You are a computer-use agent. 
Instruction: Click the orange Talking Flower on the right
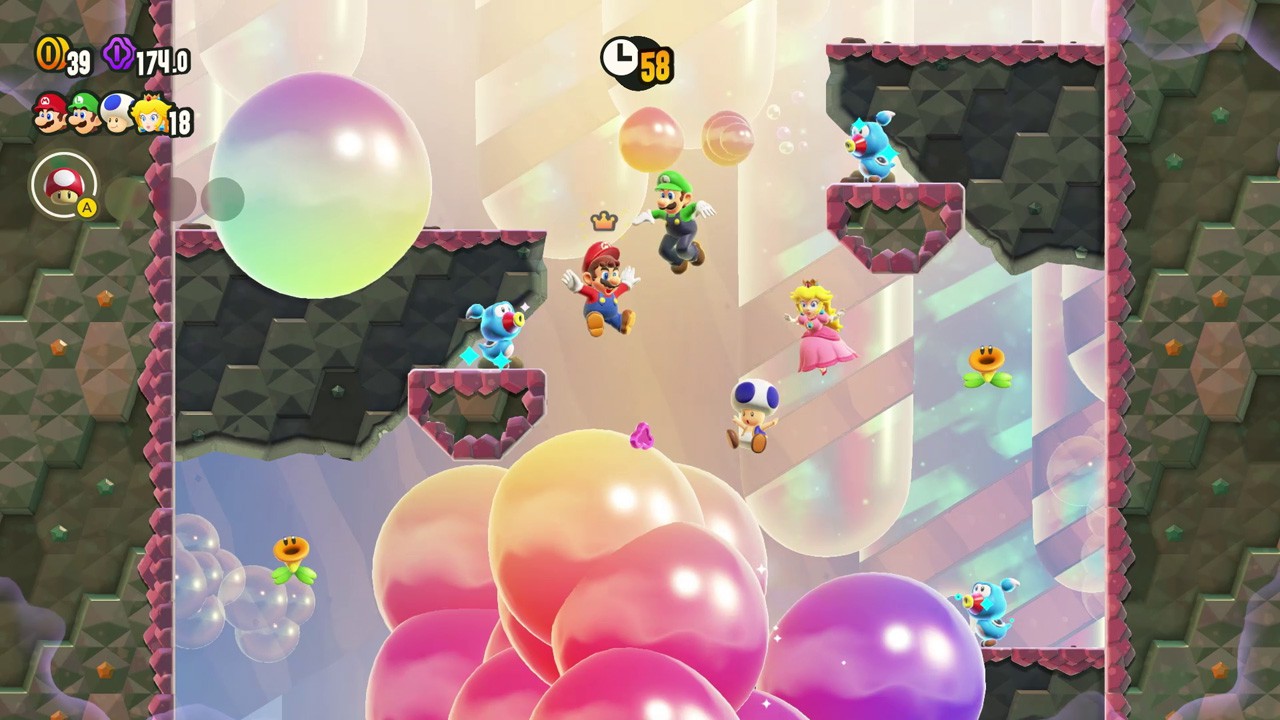(x=989, y=360)
